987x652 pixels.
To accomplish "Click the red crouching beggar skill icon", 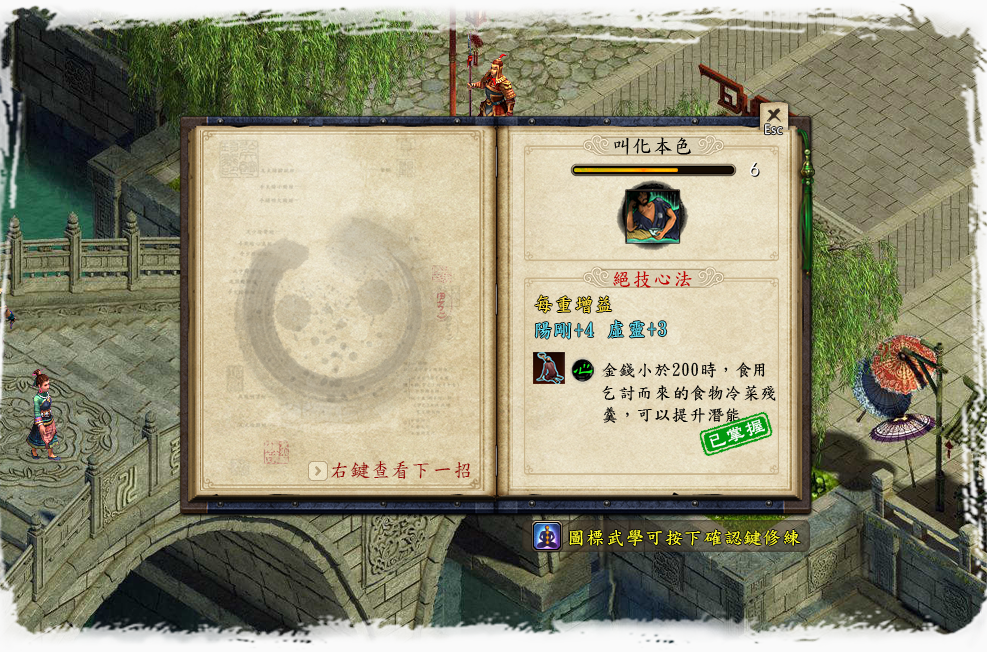I will click(548, 368).
